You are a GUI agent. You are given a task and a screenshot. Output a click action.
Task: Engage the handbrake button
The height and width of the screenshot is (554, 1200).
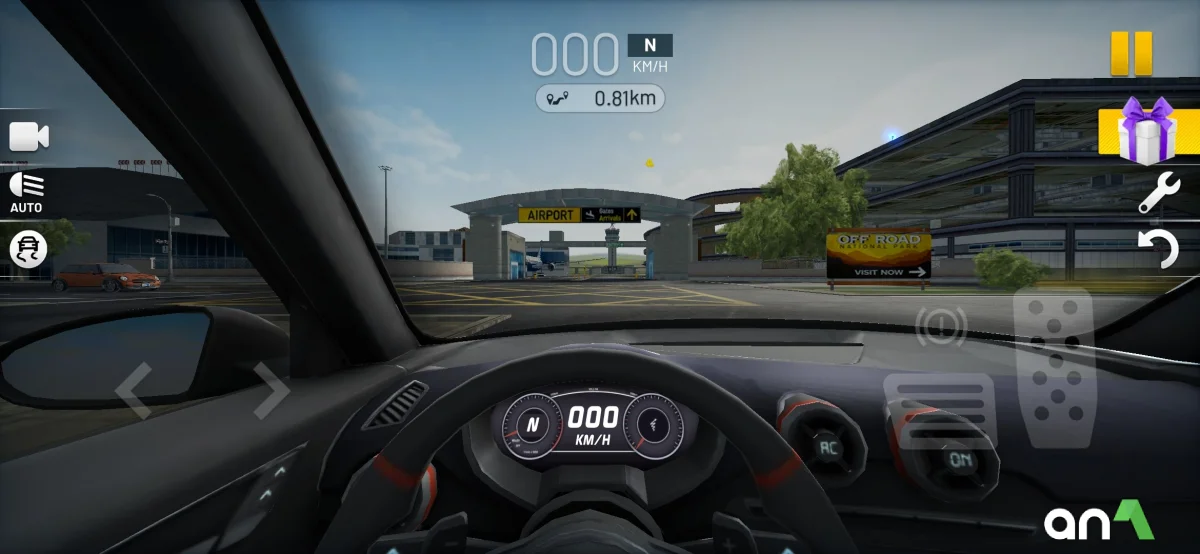[x=938, y=326]
